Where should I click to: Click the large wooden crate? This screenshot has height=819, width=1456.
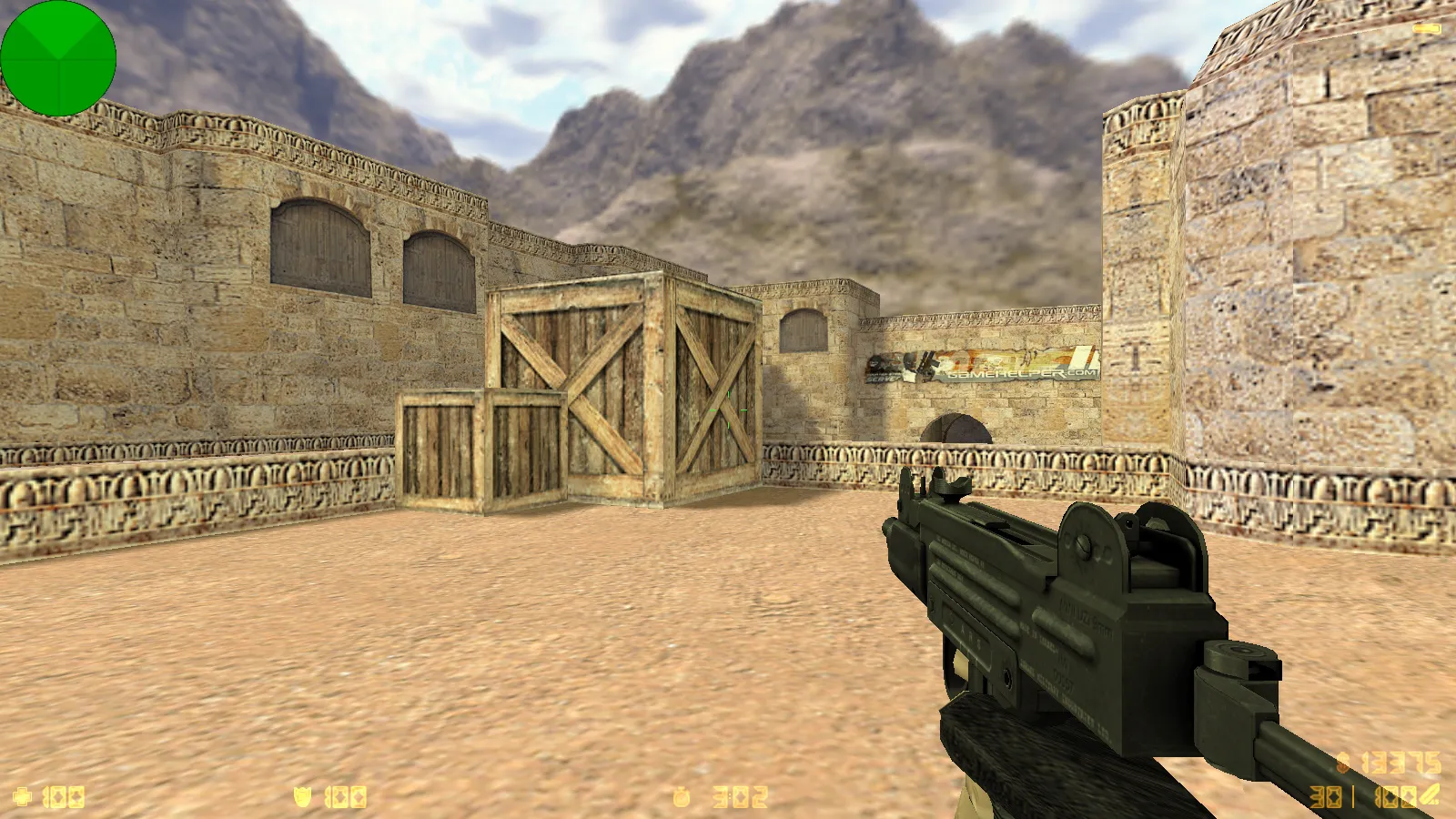click(x=628, y=382)
